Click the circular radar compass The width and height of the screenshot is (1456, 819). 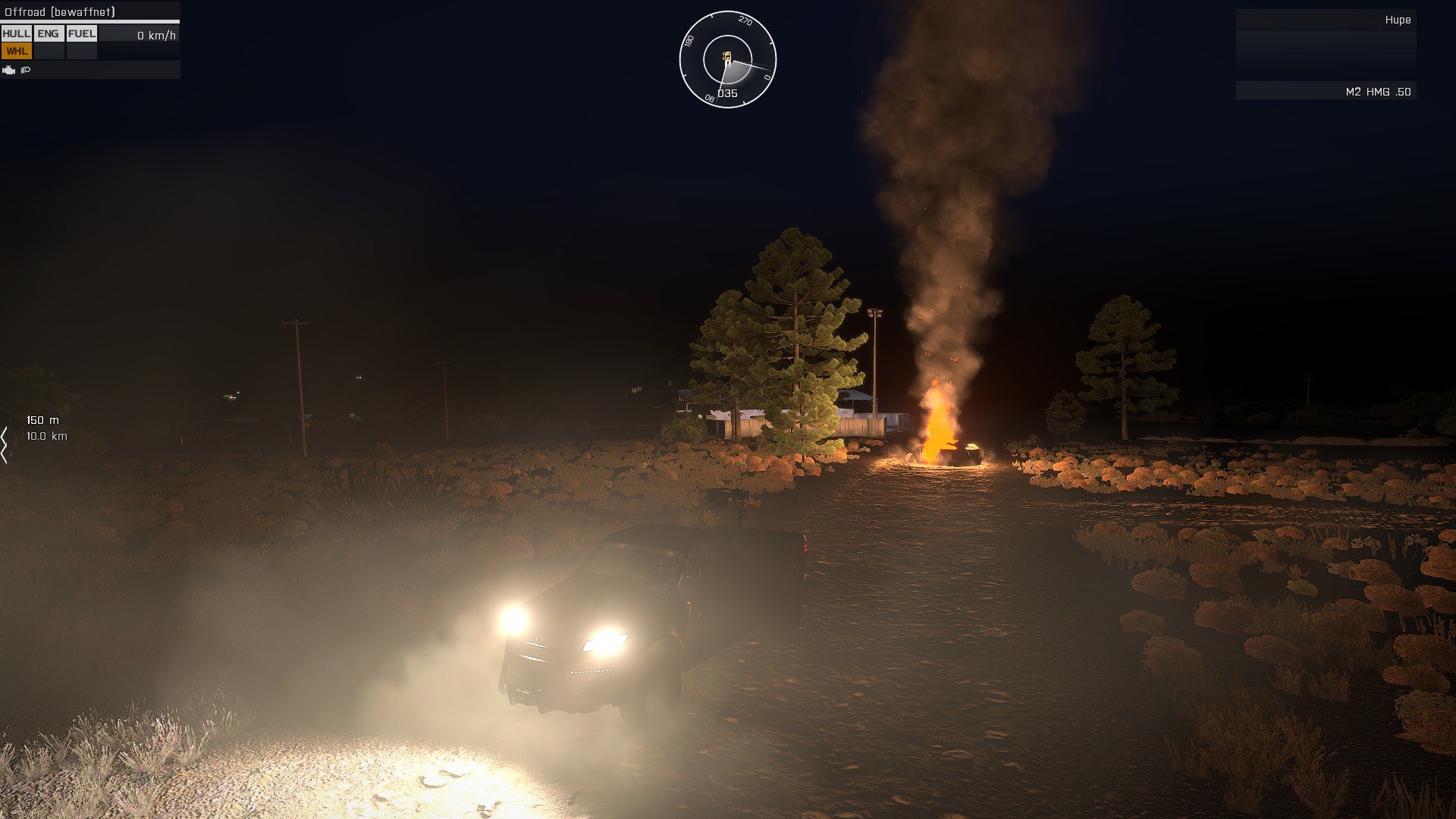coord(727,59)
